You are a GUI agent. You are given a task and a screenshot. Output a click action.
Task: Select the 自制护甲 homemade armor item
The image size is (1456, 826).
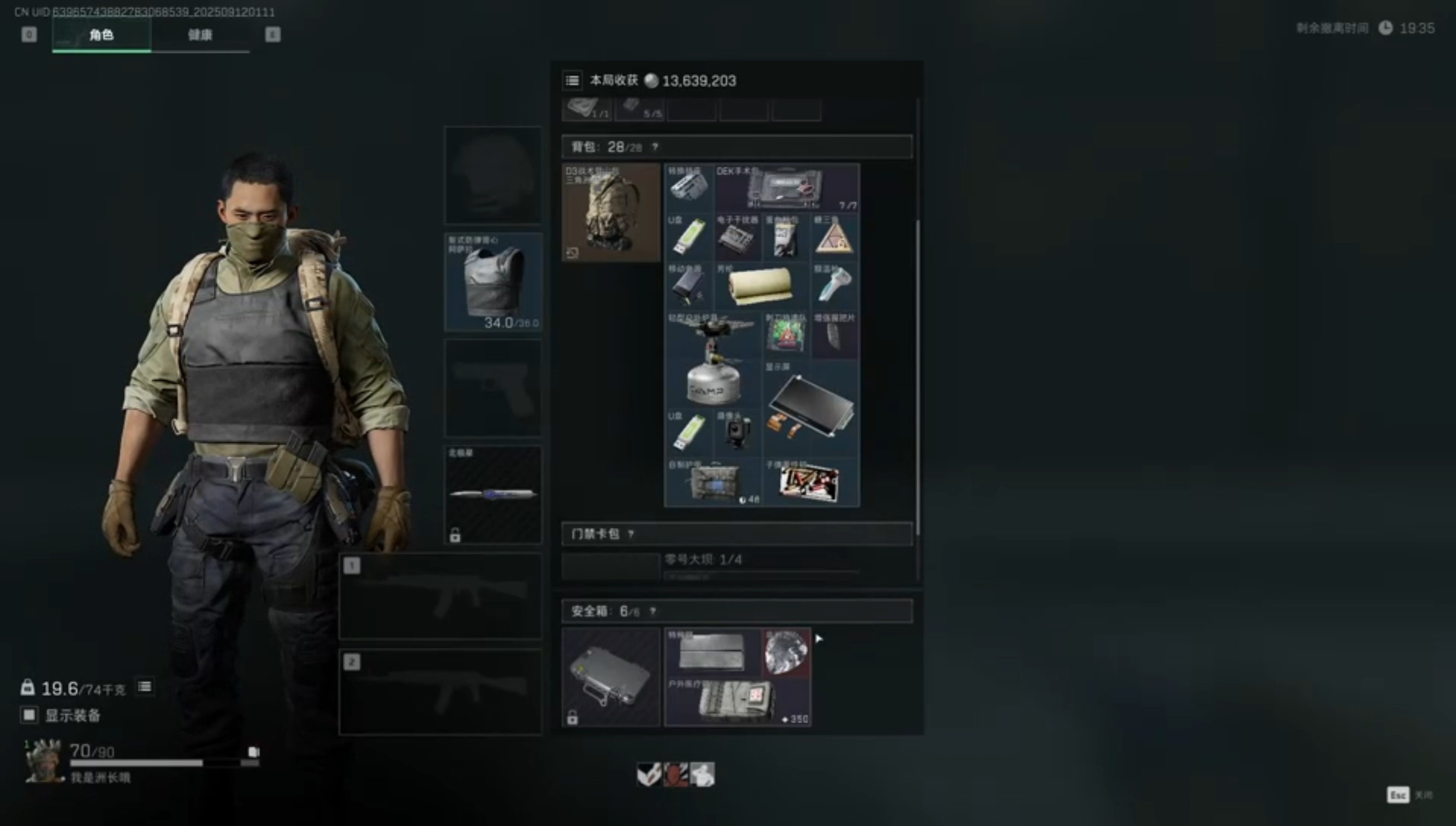pos(712,482)
